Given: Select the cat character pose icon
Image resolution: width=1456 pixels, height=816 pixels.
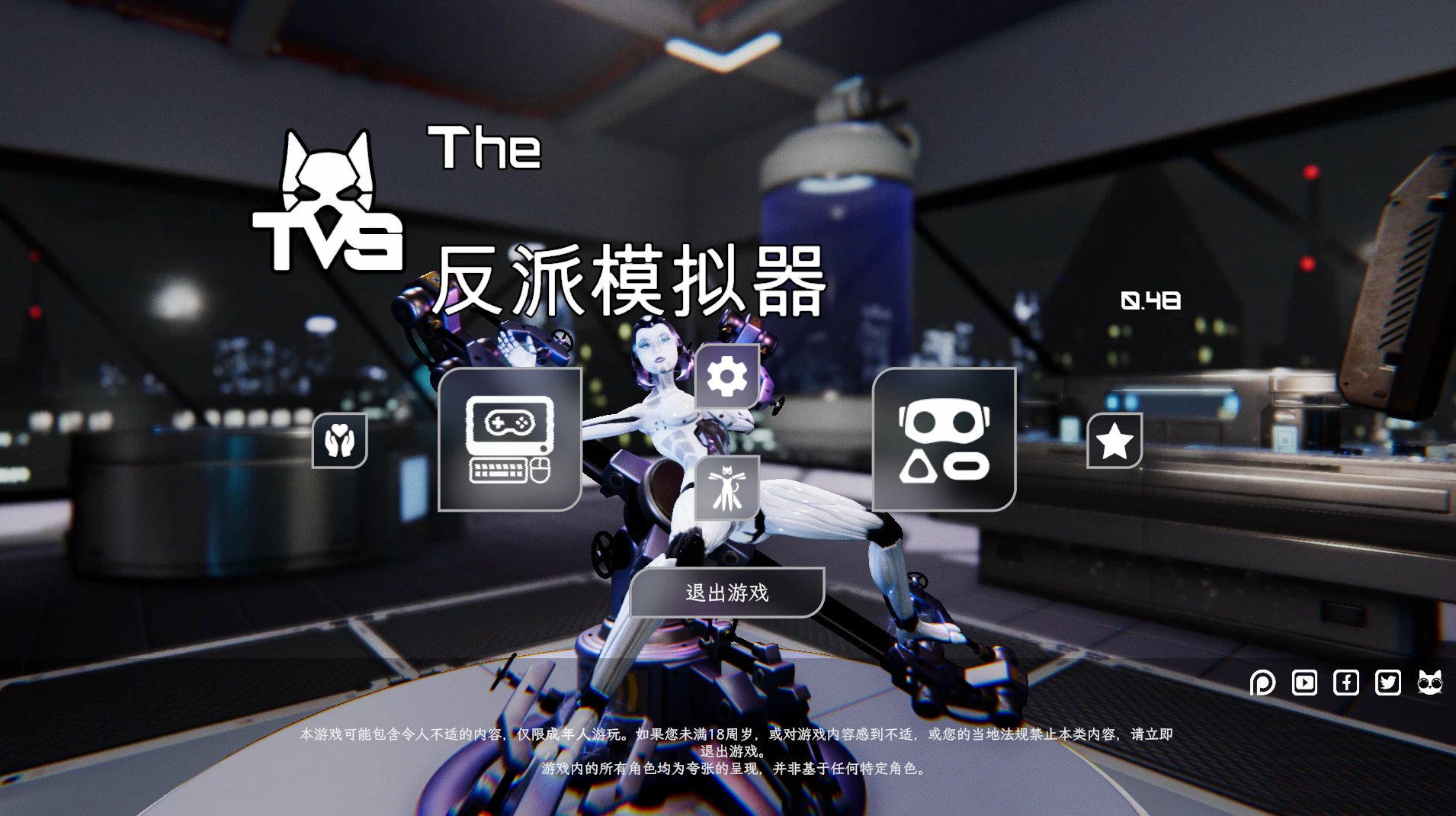Looking at the screenshot, I should [x=726, y=488].
